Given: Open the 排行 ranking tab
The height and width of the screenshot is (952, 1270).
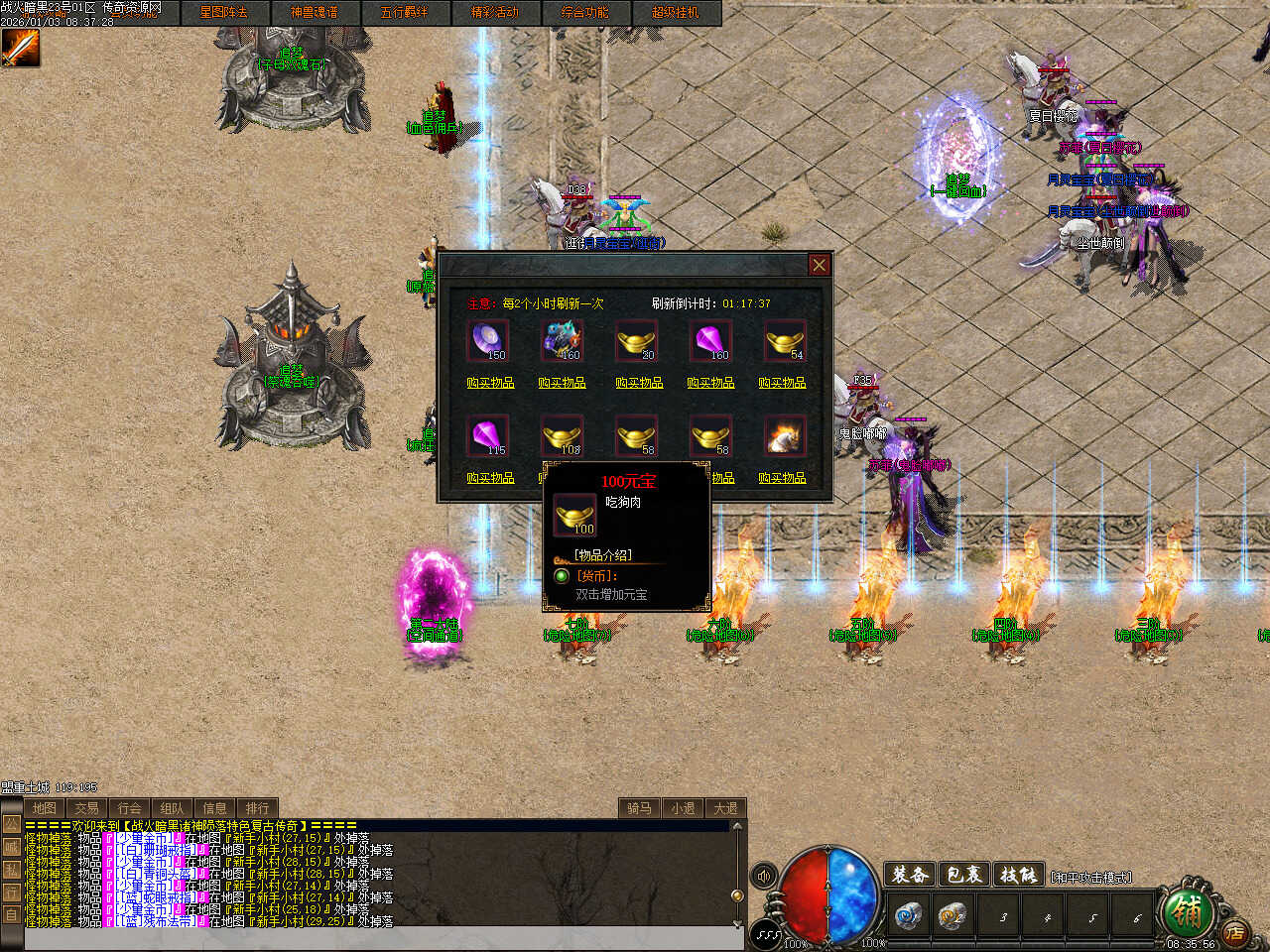Looking at the screenshot, I should [x=257, y=808].
